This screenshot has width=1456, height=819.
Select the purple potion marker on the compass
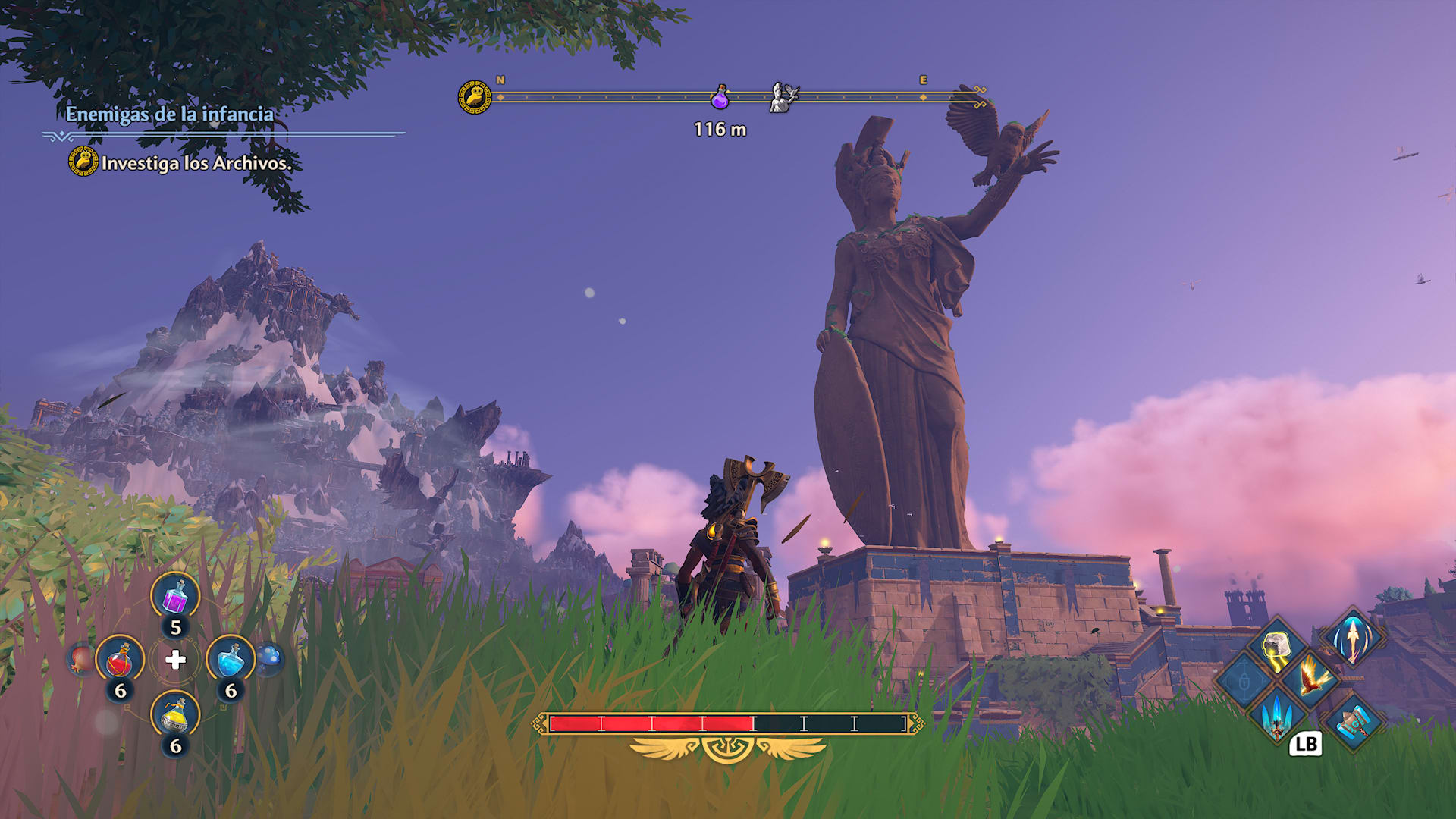click(x=720, y=97)
